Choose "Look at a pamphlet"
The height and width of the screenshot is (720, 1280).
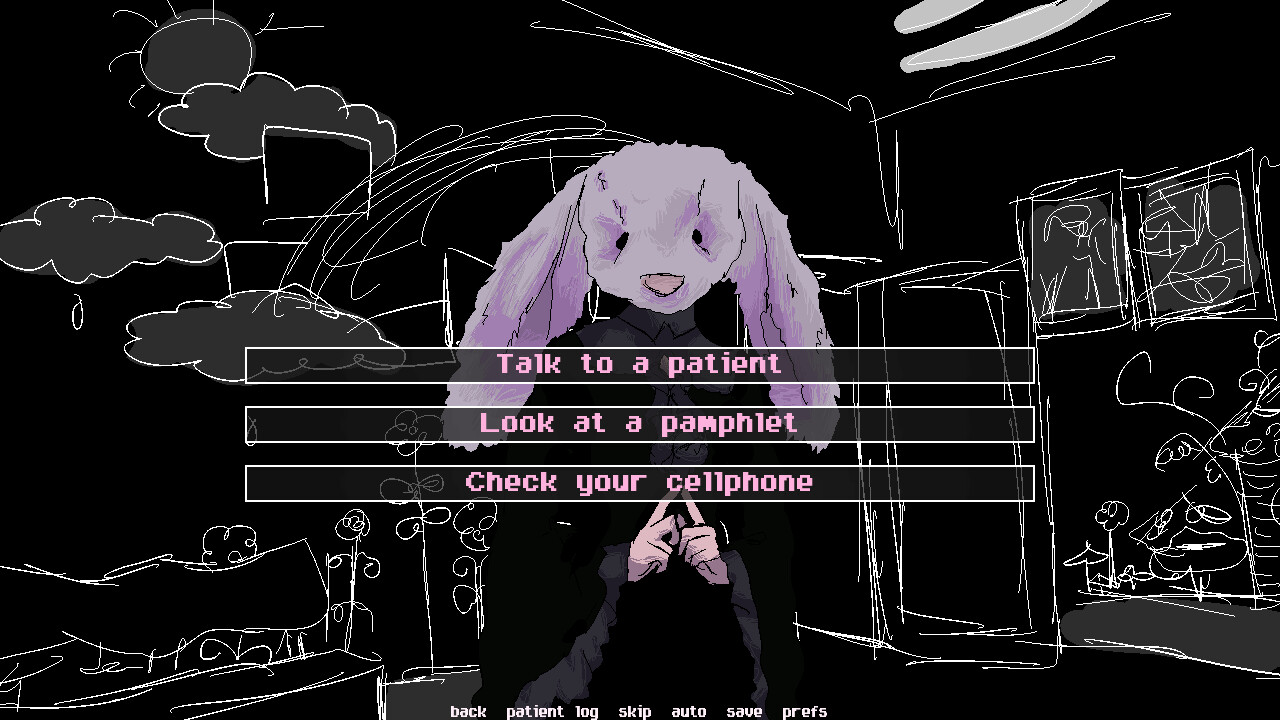pyautogui.click(x=639, y=423)
